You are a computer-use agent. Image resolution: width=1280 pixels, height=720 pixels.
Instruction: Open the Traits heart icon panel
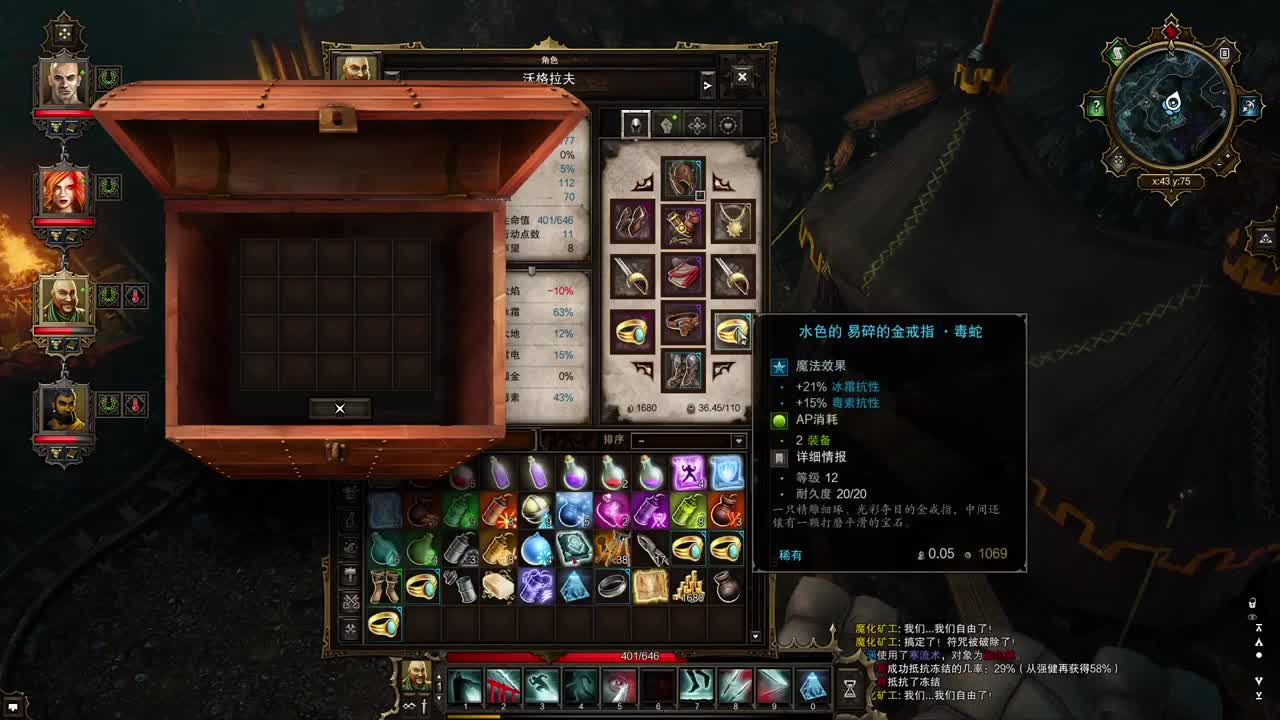728,124
